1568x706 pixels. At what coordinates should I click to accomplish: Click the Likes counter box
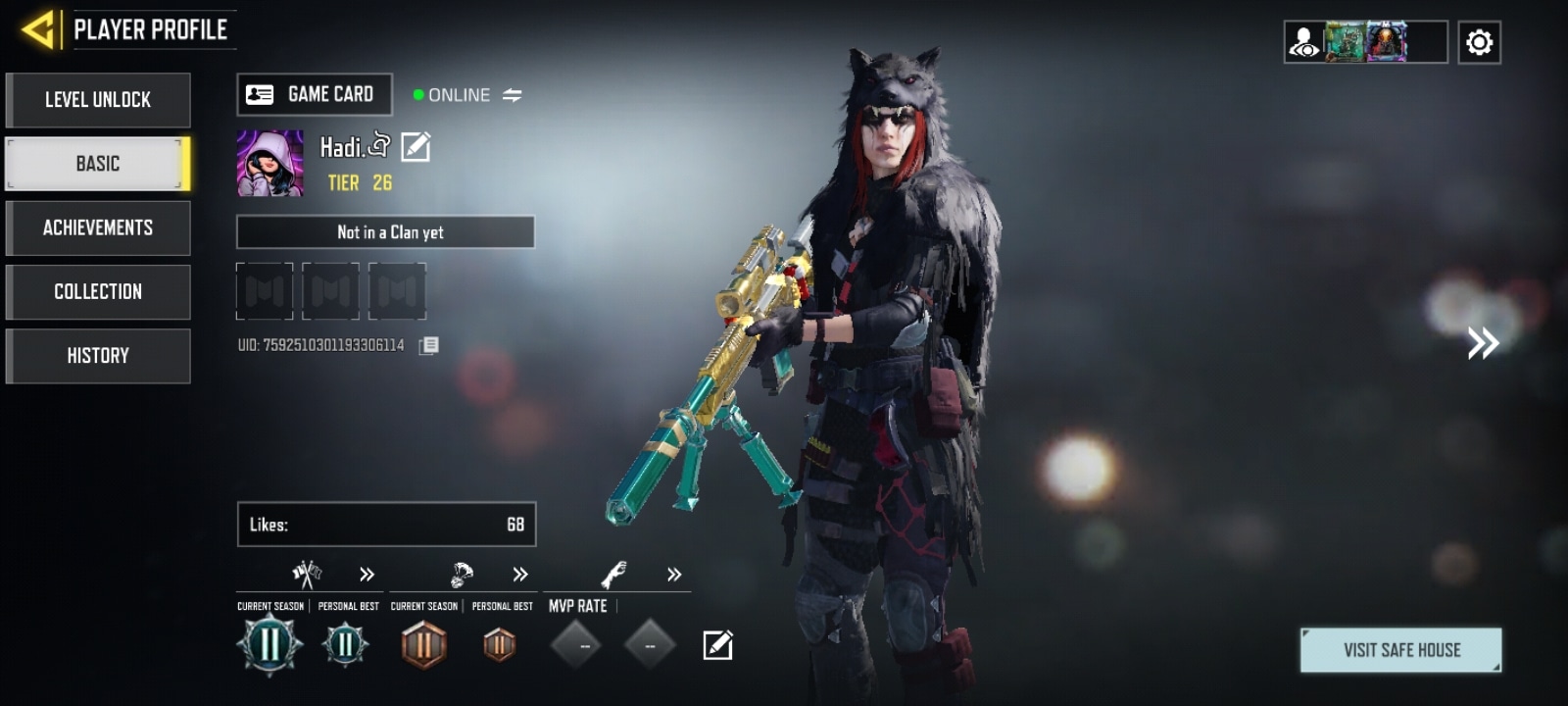coord(386,525)
